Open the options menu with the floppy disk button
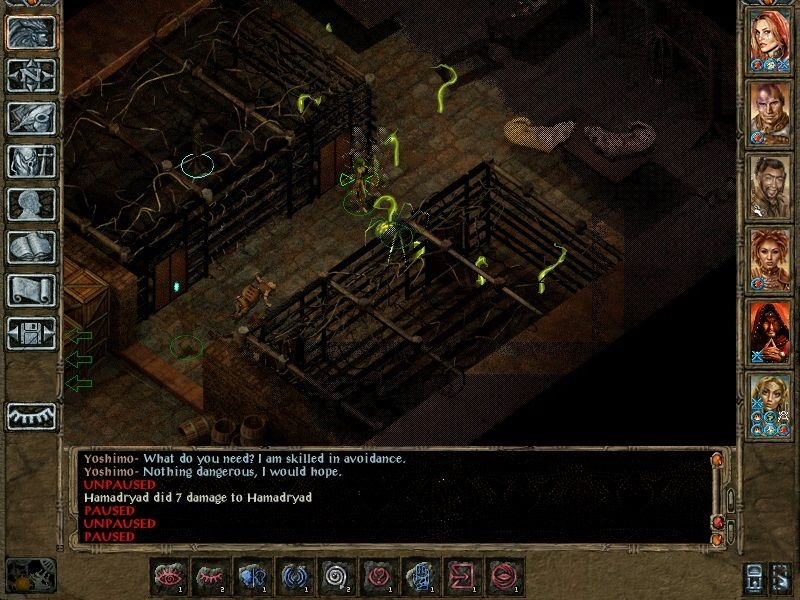800x600 pixels. click(x=30, y=333)
